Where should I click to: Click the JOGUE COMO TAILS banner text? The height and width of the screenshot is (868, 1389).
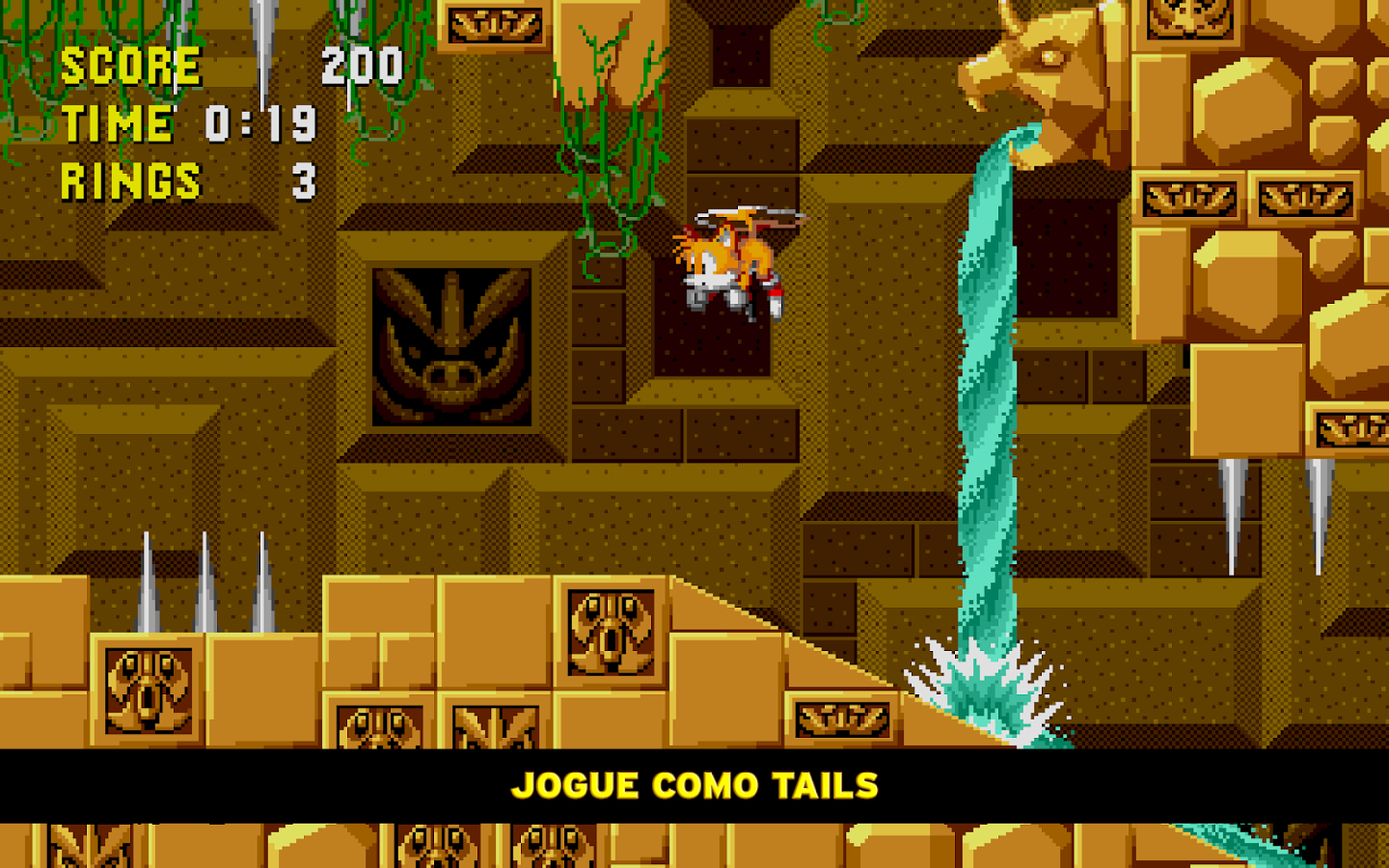click(x=696, y=785)
